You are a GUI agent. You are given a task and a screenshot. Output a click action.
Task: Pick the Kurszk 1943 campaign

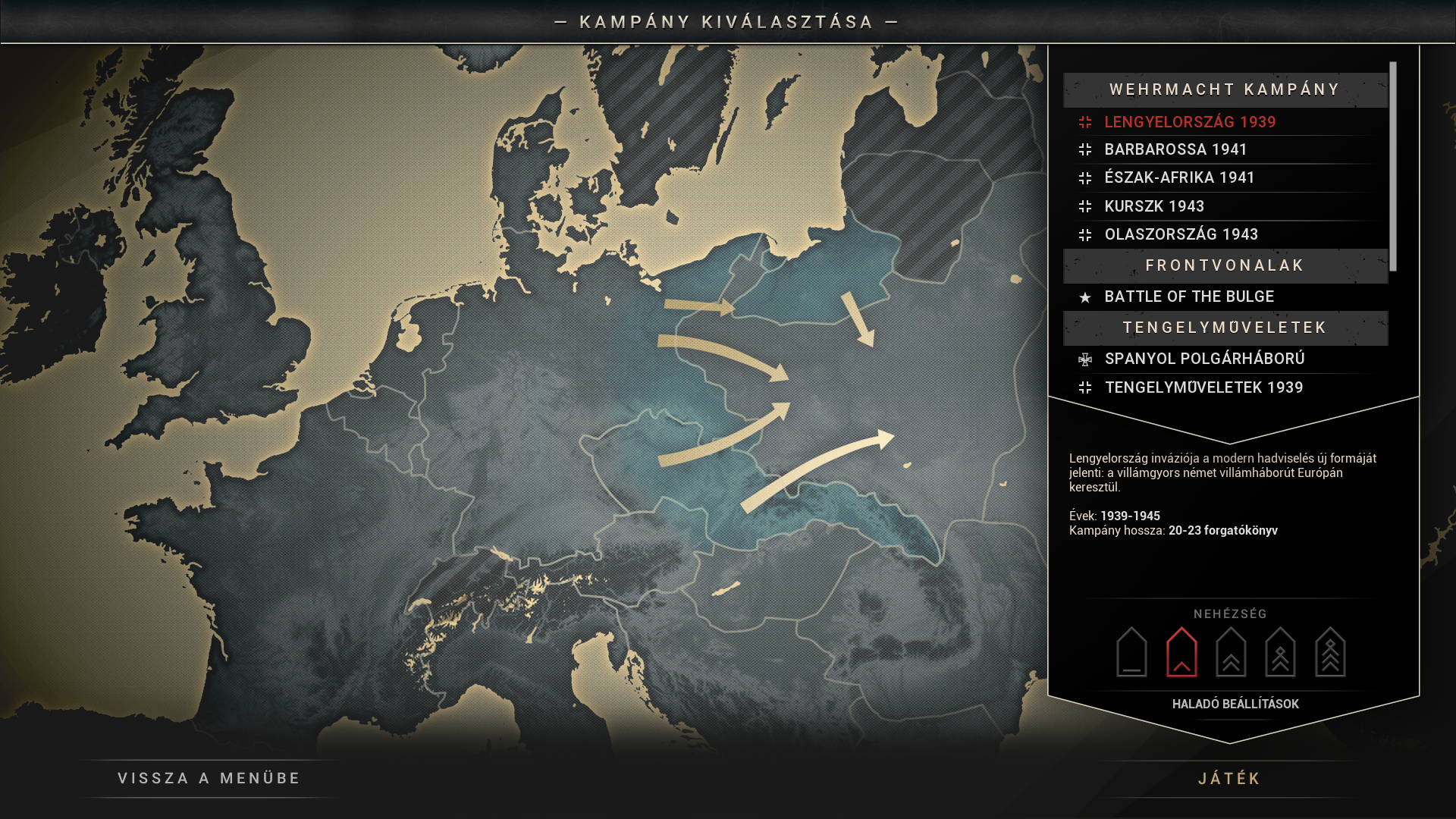click(1154, 206)
